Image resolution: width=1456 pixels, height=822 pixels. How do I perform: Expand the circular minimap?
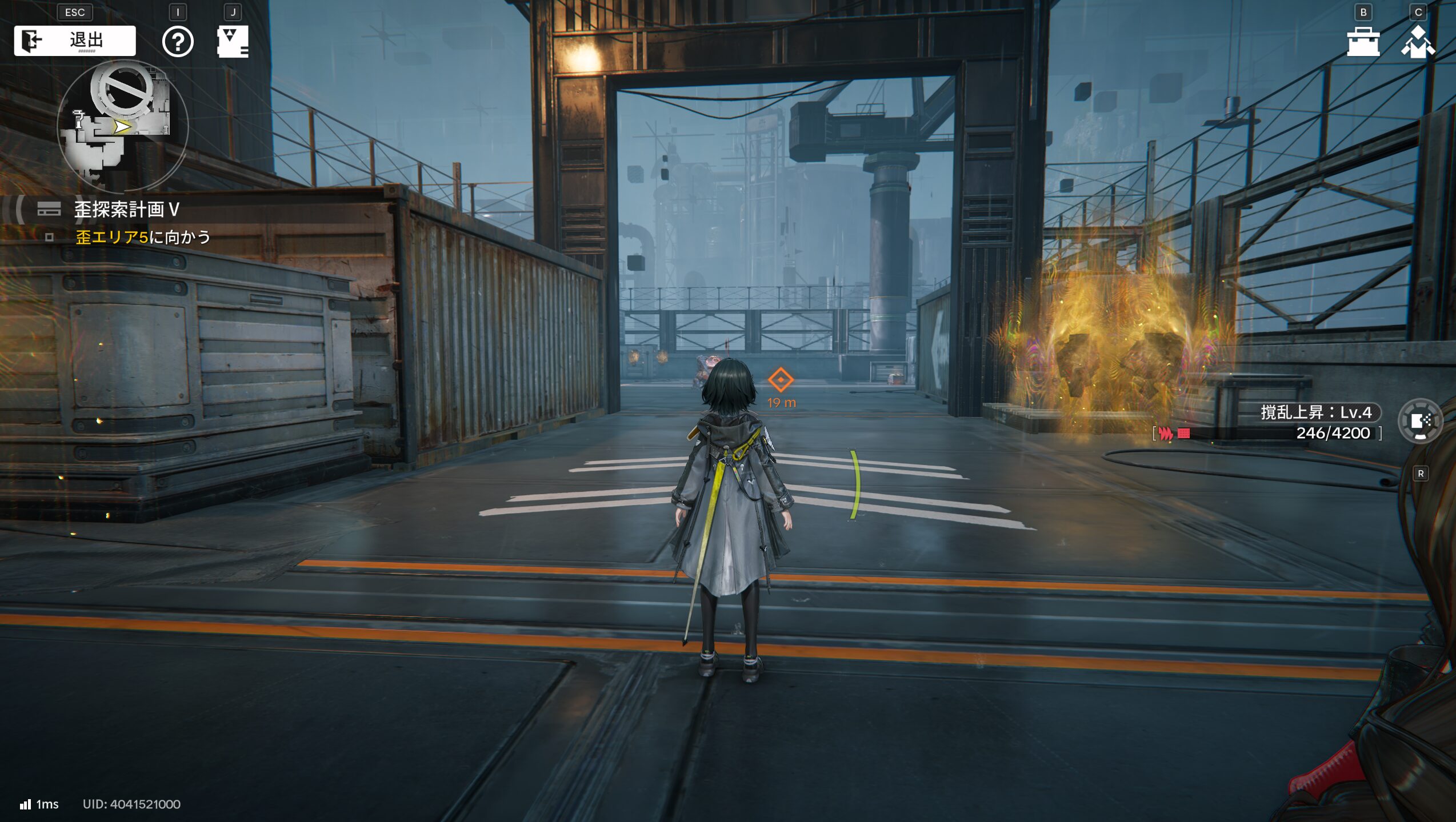click(122, 126)
